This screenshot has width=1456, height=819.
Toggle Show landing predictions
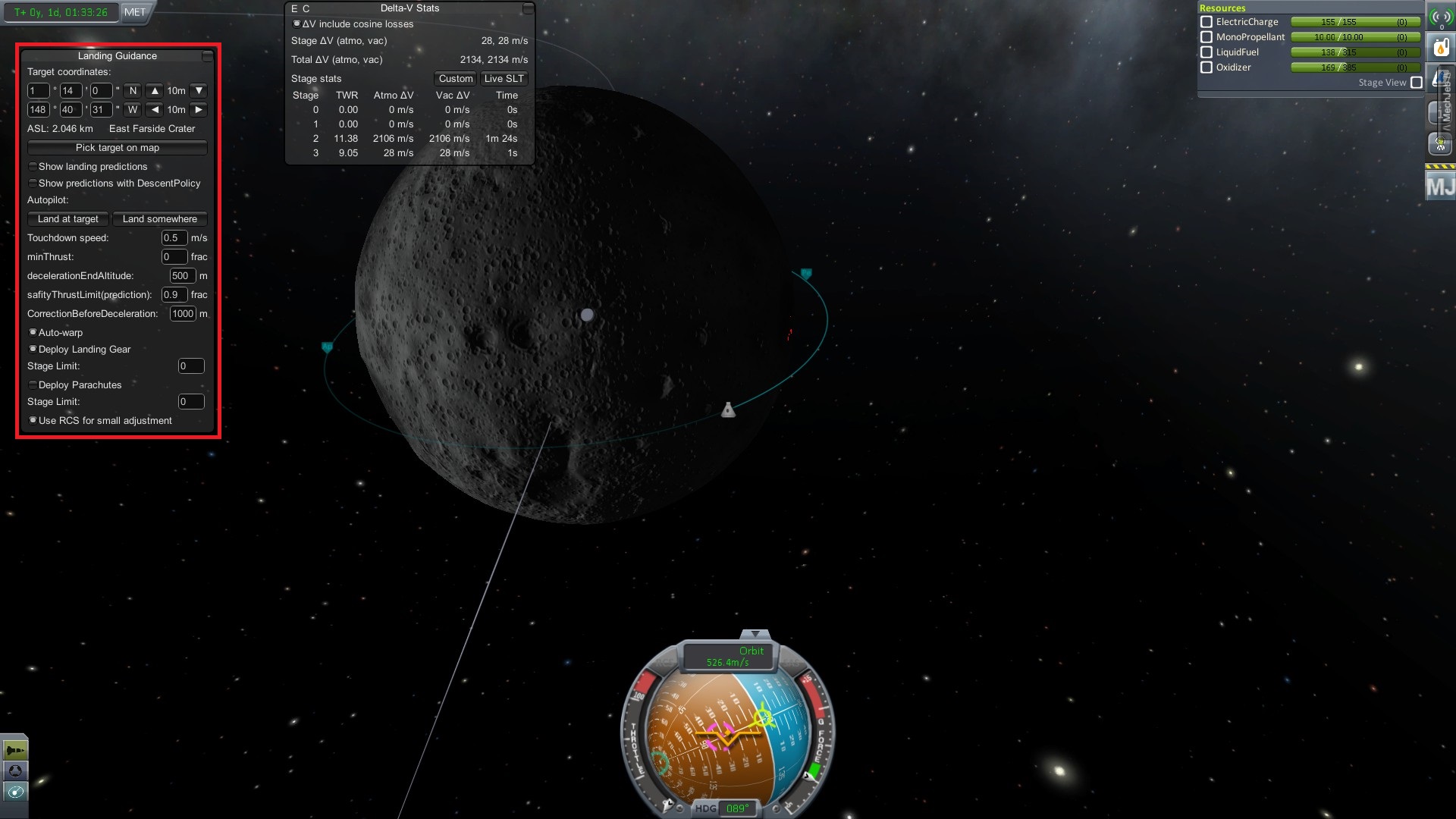33,167
